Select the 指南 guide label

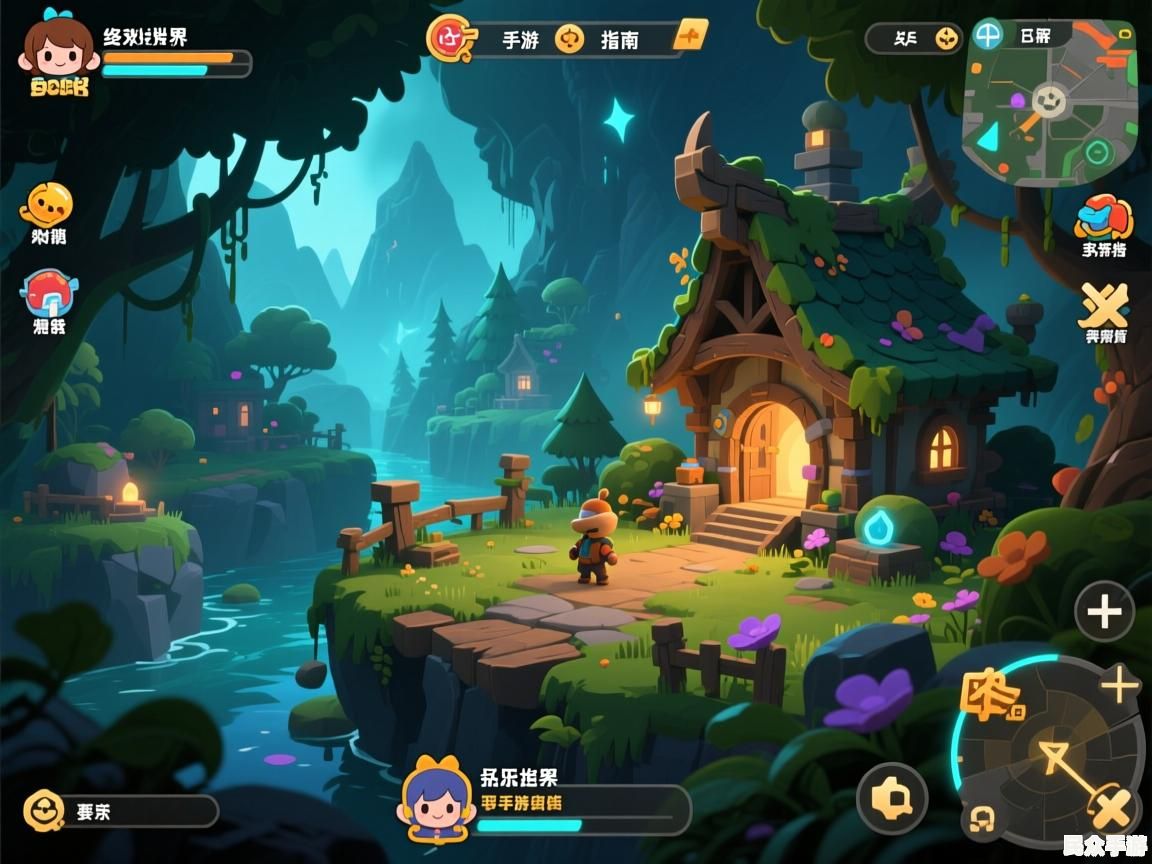(x=619, y=40)
